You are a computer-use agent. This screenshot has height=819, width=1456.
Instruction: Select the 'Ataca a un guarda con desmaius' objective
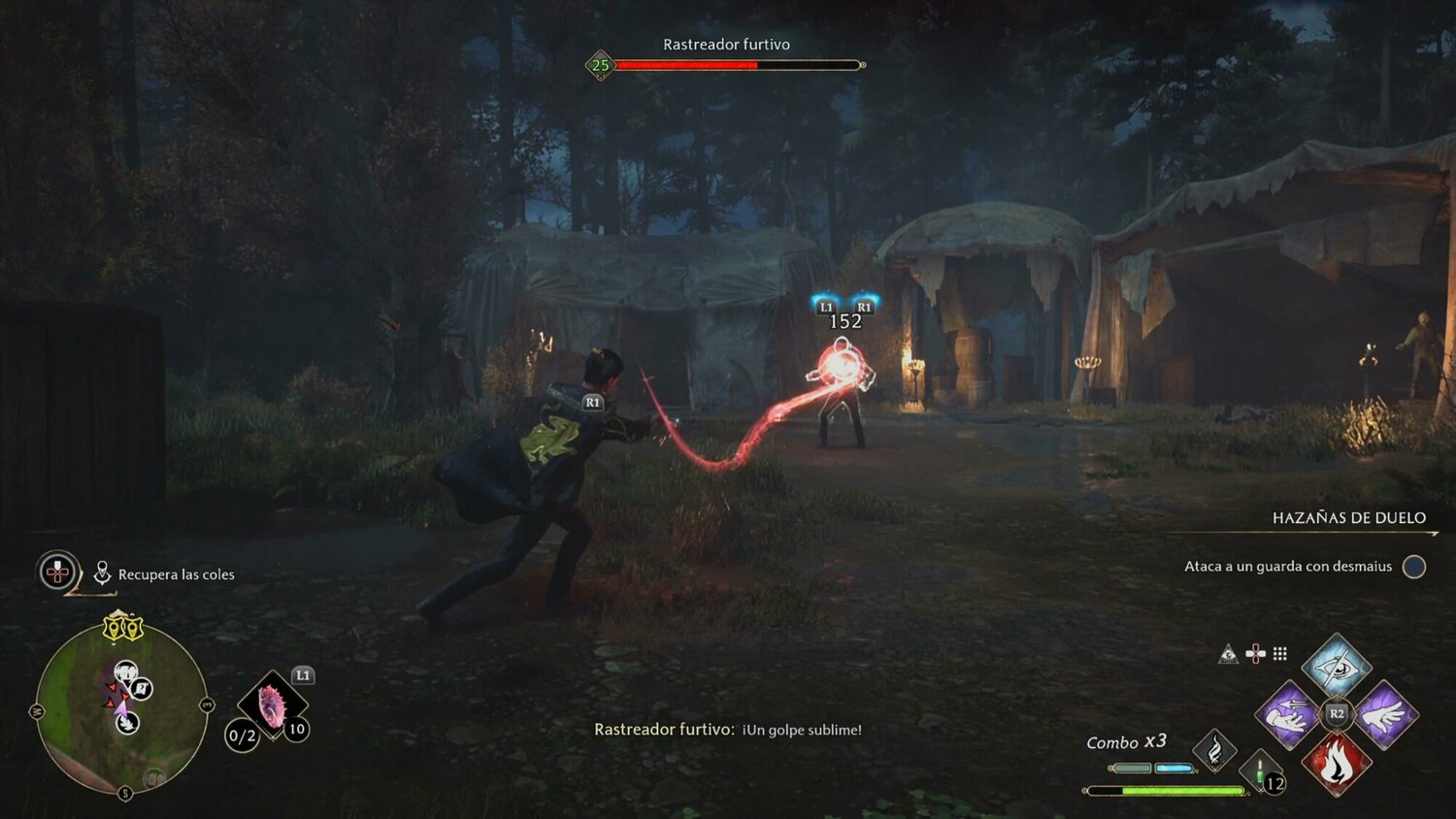[x=1288, y=567]
